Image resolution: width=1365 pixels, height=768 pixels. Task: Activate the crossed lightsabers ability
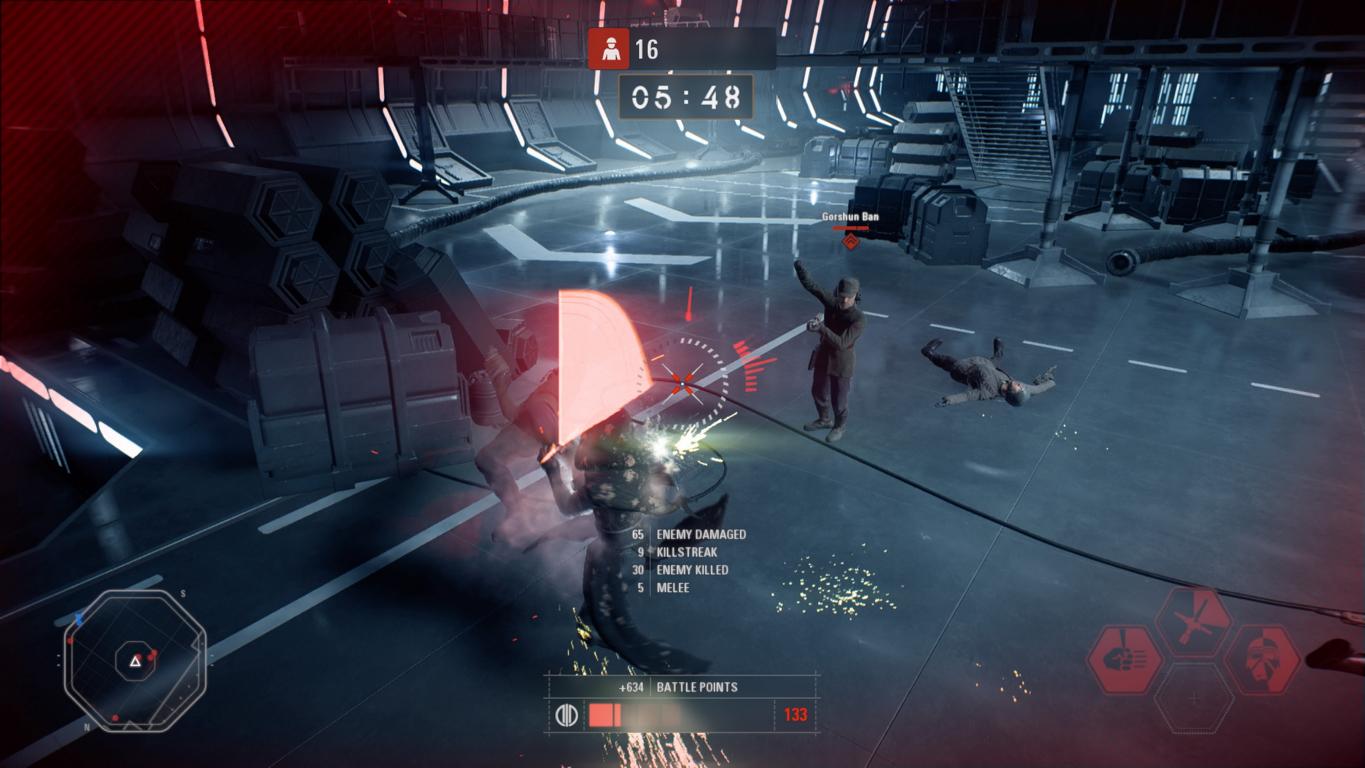click(x=1193, y=621)
